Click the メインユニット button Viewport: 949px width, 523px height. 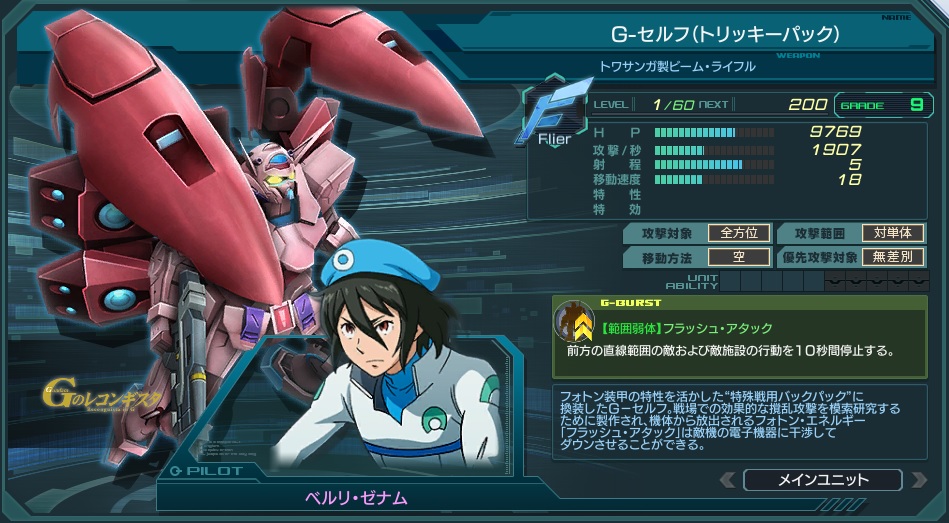[822, 480]
